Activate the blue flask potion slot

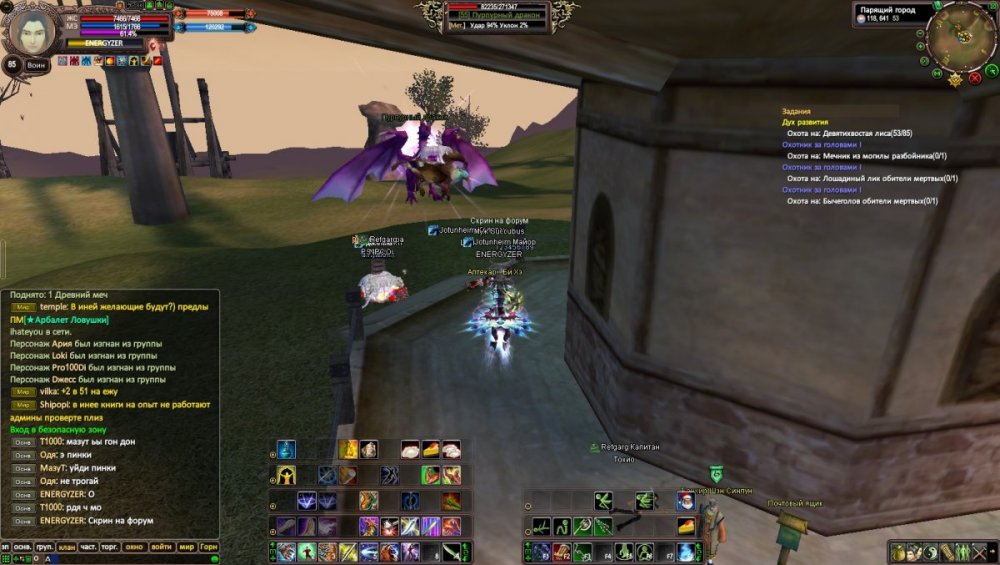287,449
